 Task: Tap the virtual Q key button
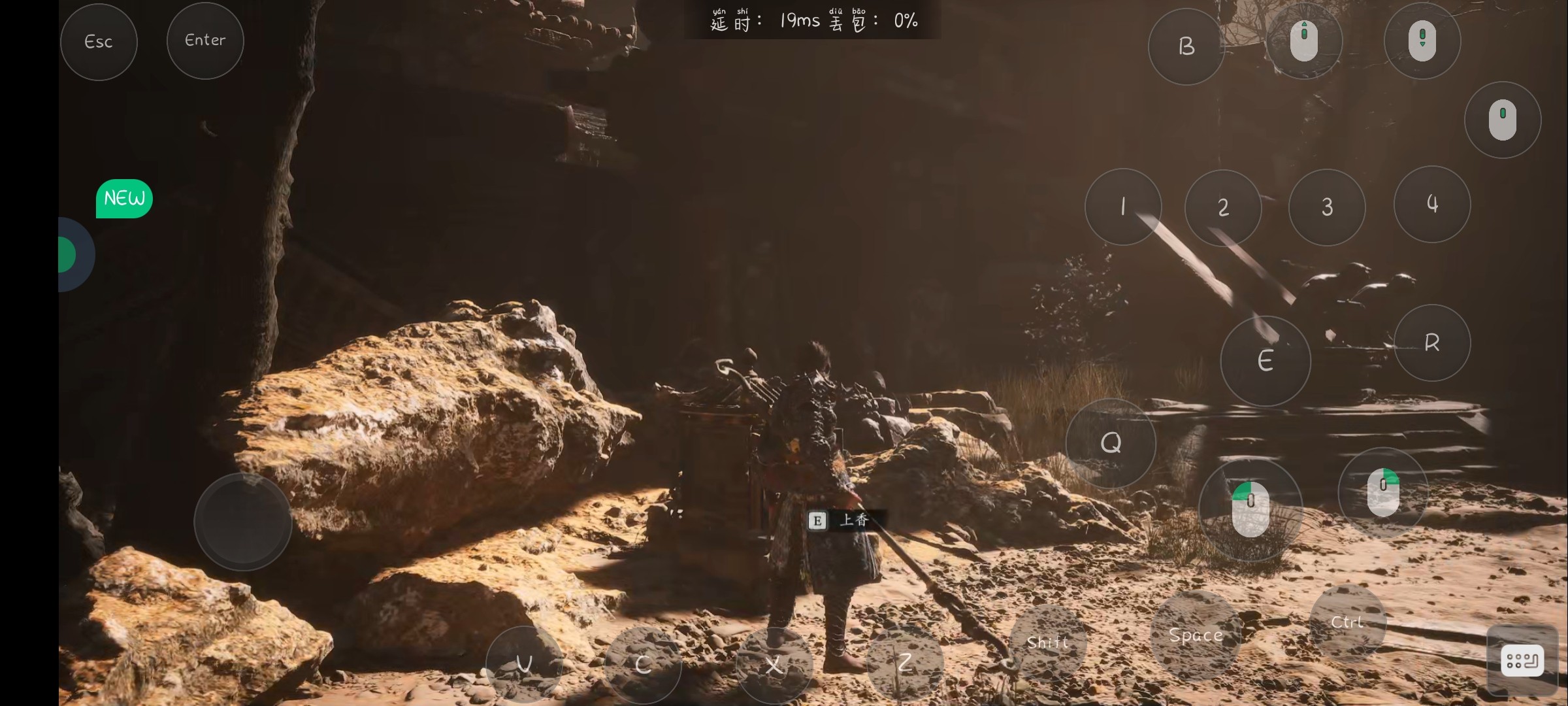coord(1111,443)
